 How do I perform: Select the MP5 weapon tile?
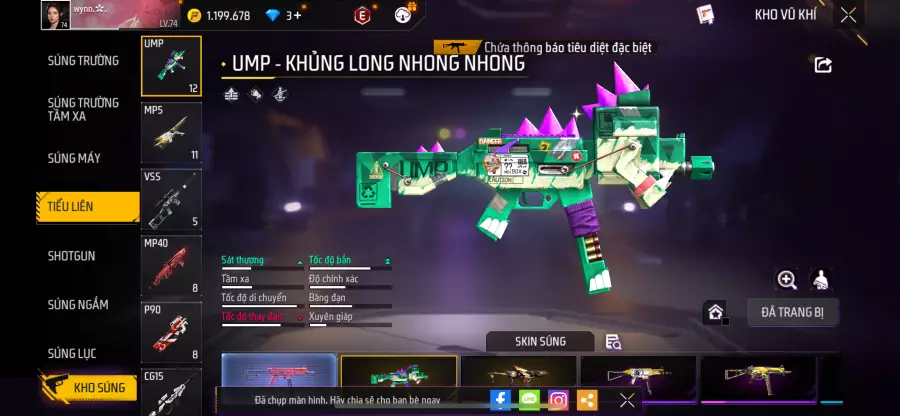(171, 133)
